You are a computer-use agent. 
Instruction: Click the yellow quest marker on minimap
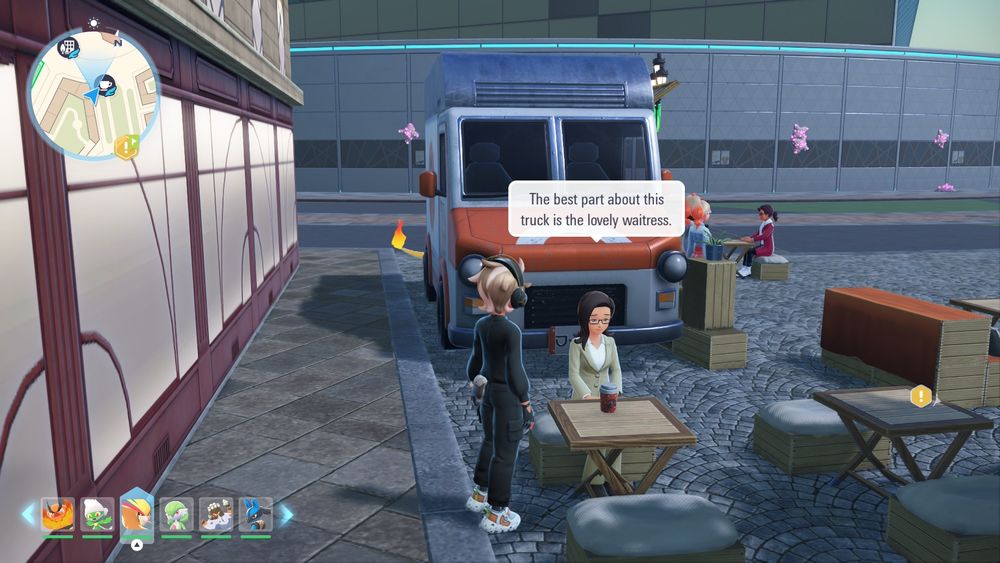point(126,148)
